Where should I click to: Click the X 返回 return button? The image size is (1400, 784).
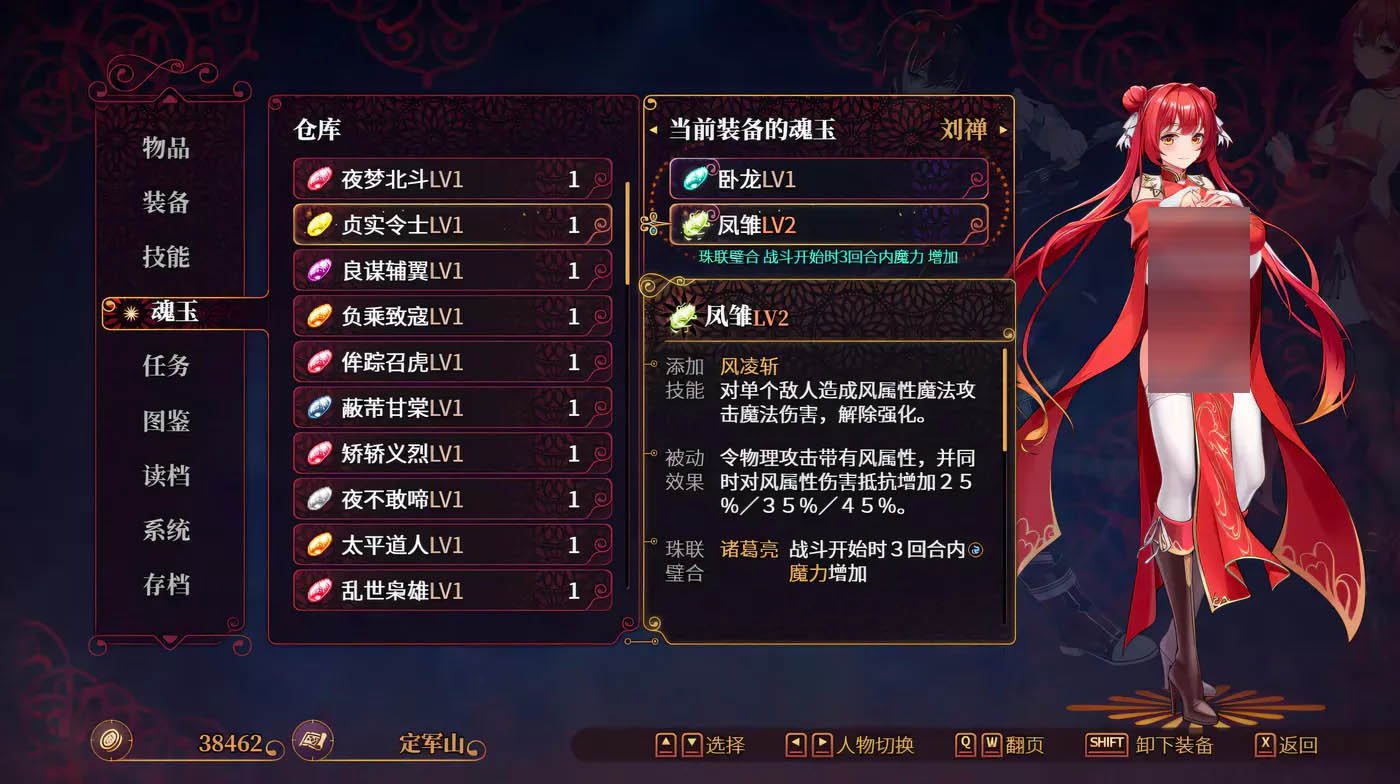pyautogui.click(x=1267, y=744)
